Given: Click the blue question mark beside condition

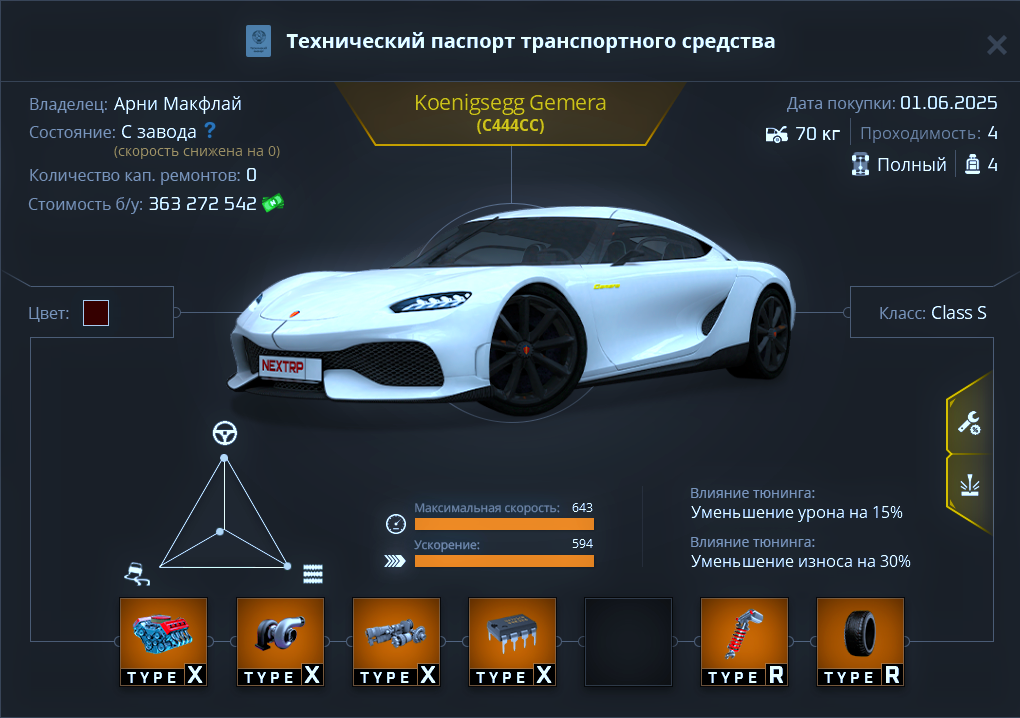Looking at the screenshot, I should [x=210, y=130].
